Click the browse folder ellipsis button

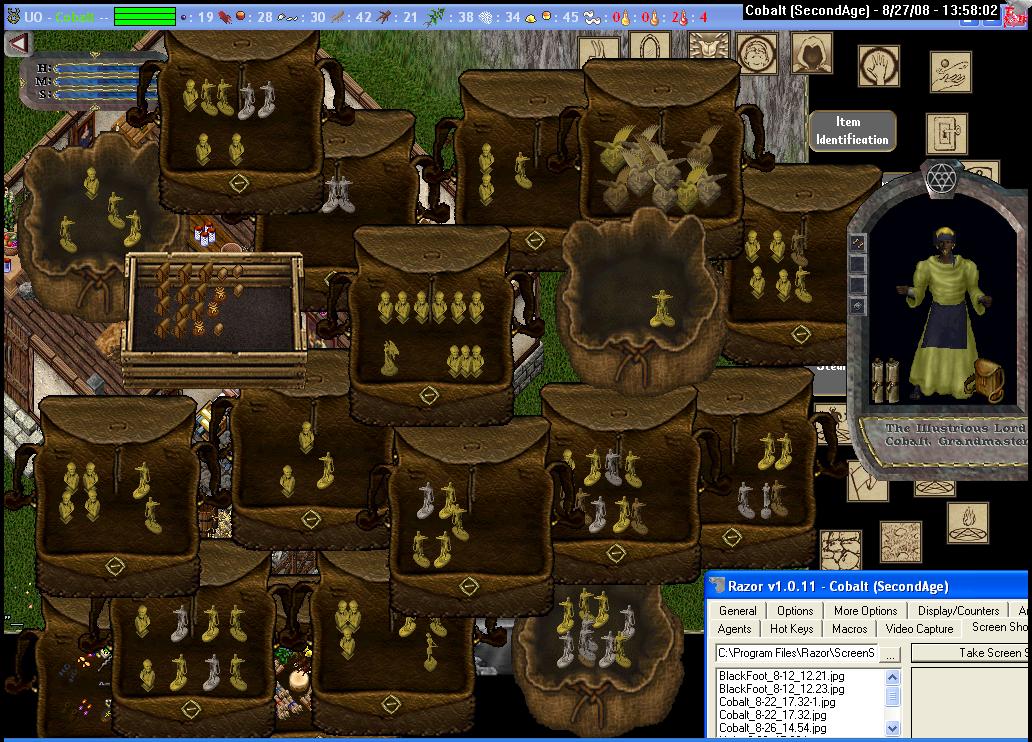pyautogui.click(x=889, y=653)
